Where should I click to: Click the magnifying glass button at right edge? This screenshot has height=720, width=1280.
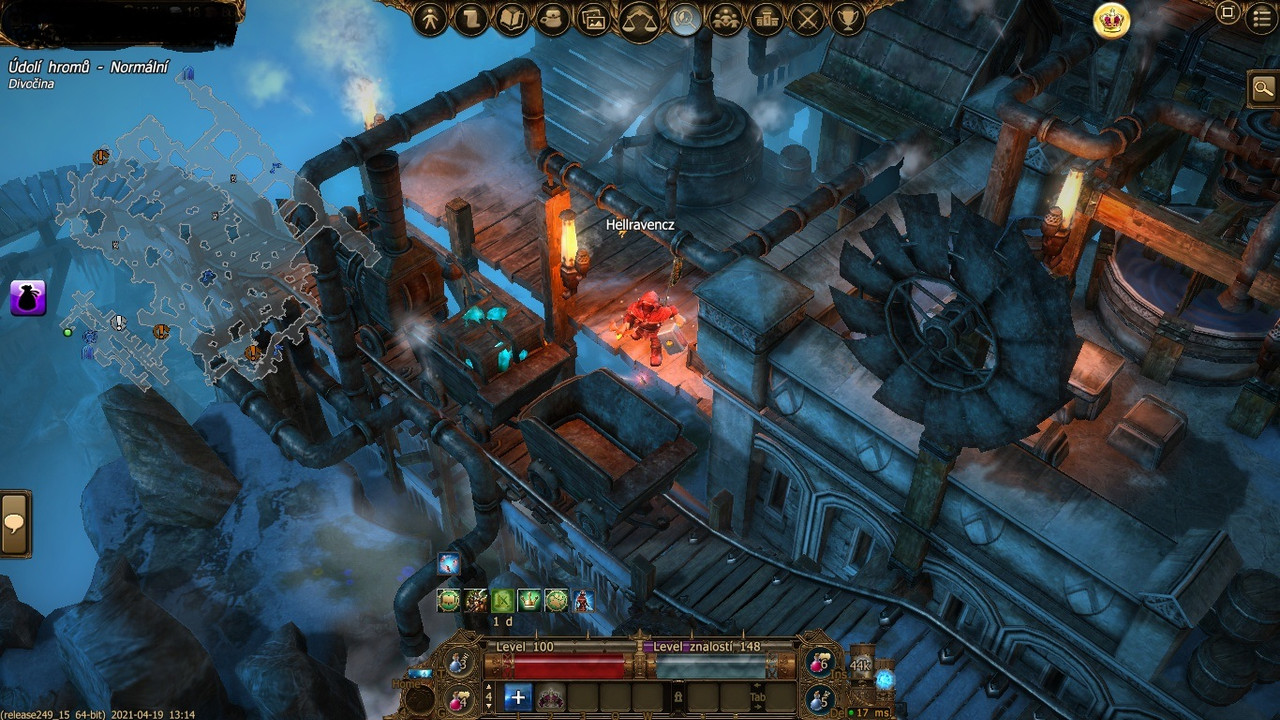(x=1263, y=89)
